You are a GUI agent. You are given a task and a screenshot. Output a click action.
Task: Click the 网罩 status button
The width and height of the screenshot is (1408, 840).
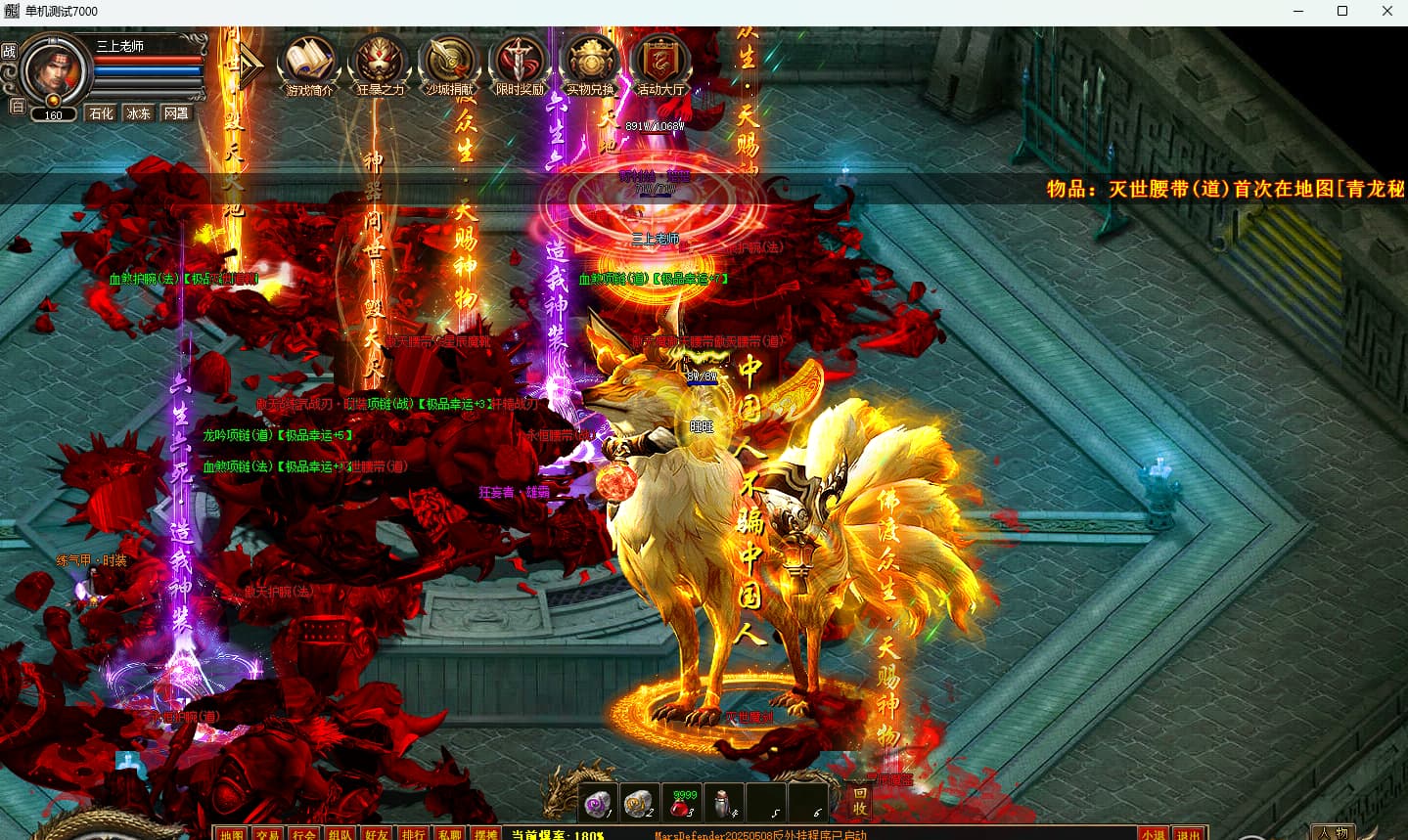coord(176,113)
